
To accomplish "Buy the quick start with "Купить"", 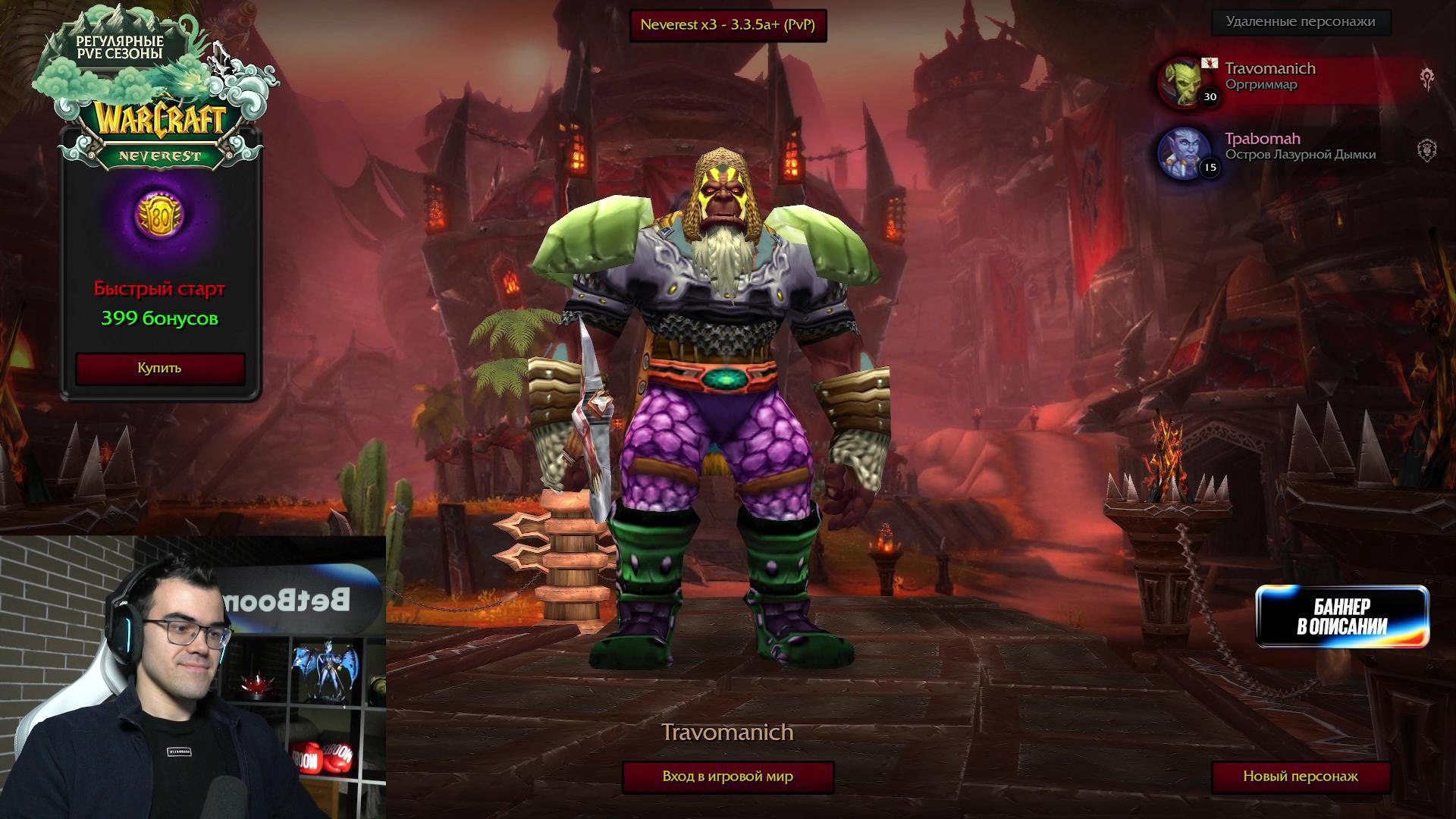I will 159,368.
